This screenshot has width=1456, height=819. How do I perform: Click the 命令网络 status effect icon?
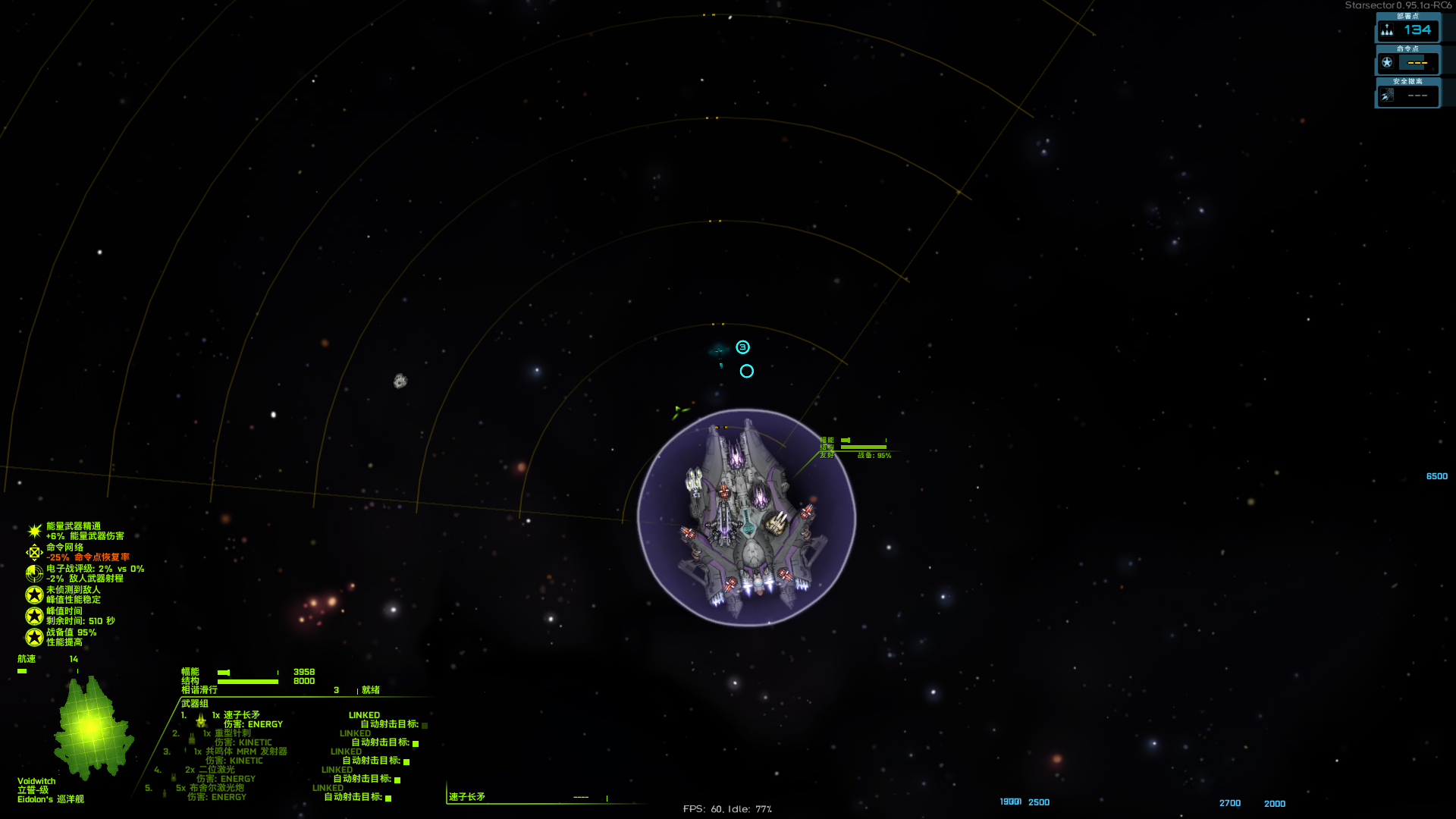click(34, 552)
